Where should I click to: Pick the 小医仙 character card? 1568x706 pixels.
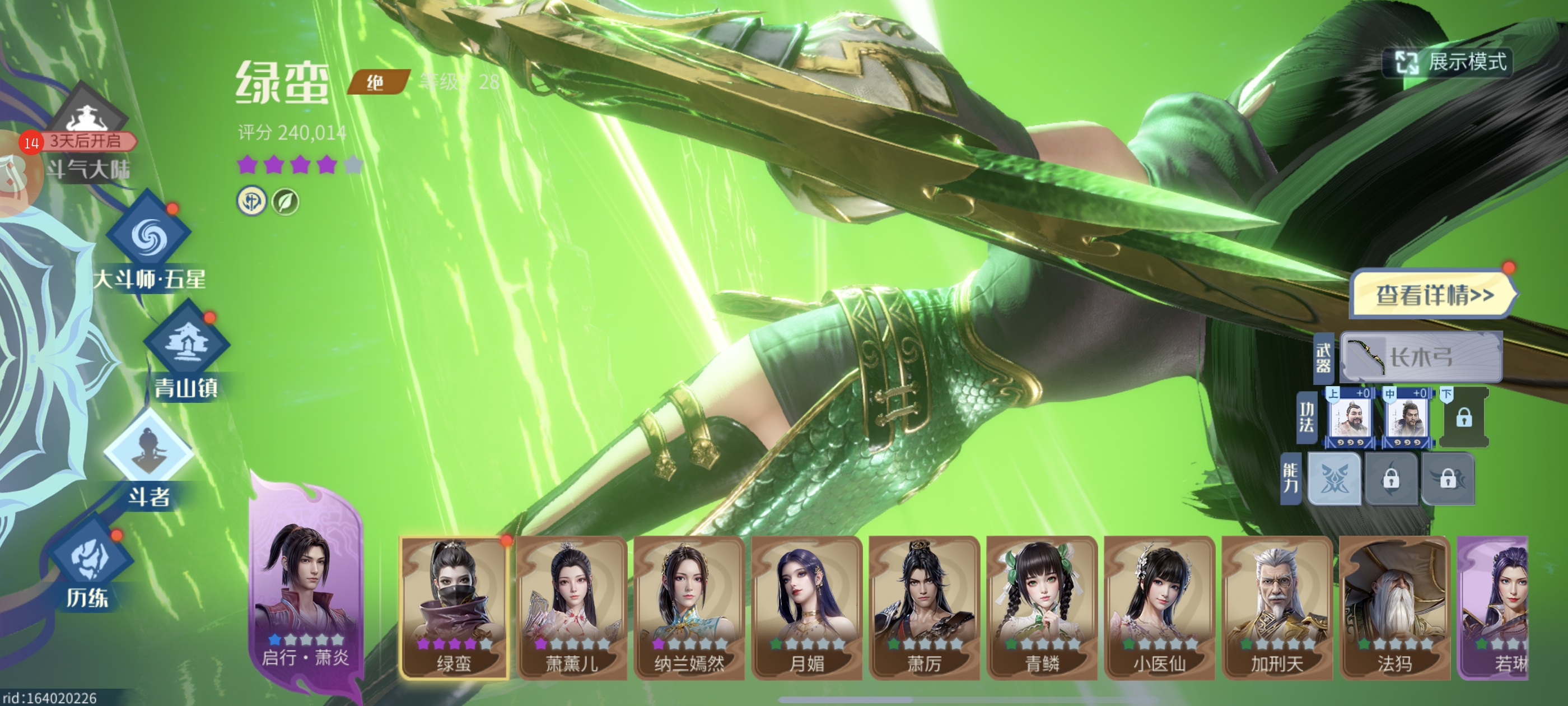click(1159, 607)
